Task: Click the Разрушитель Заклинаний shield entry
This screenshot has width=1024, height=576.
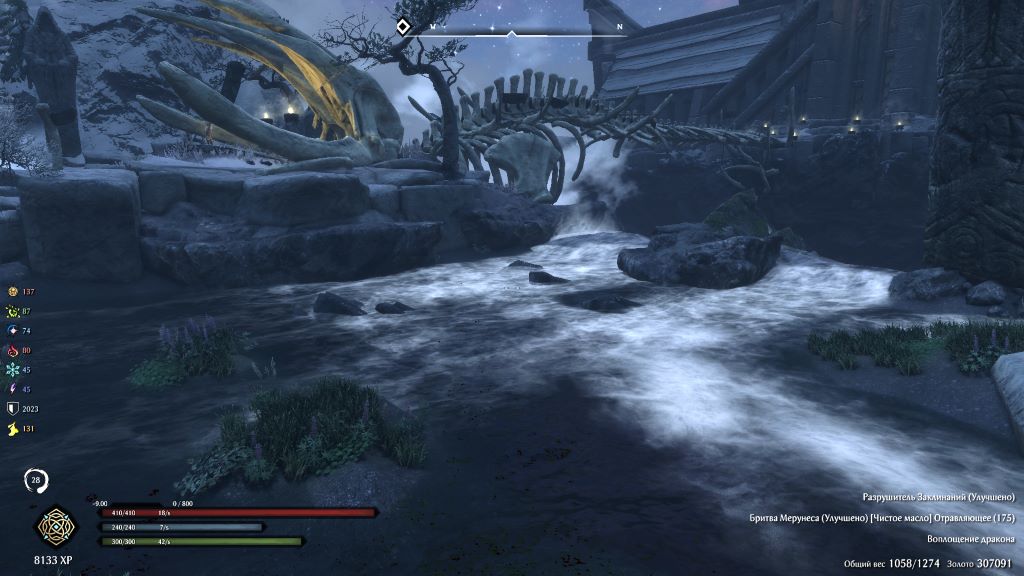Action: (x=938, y=497)
